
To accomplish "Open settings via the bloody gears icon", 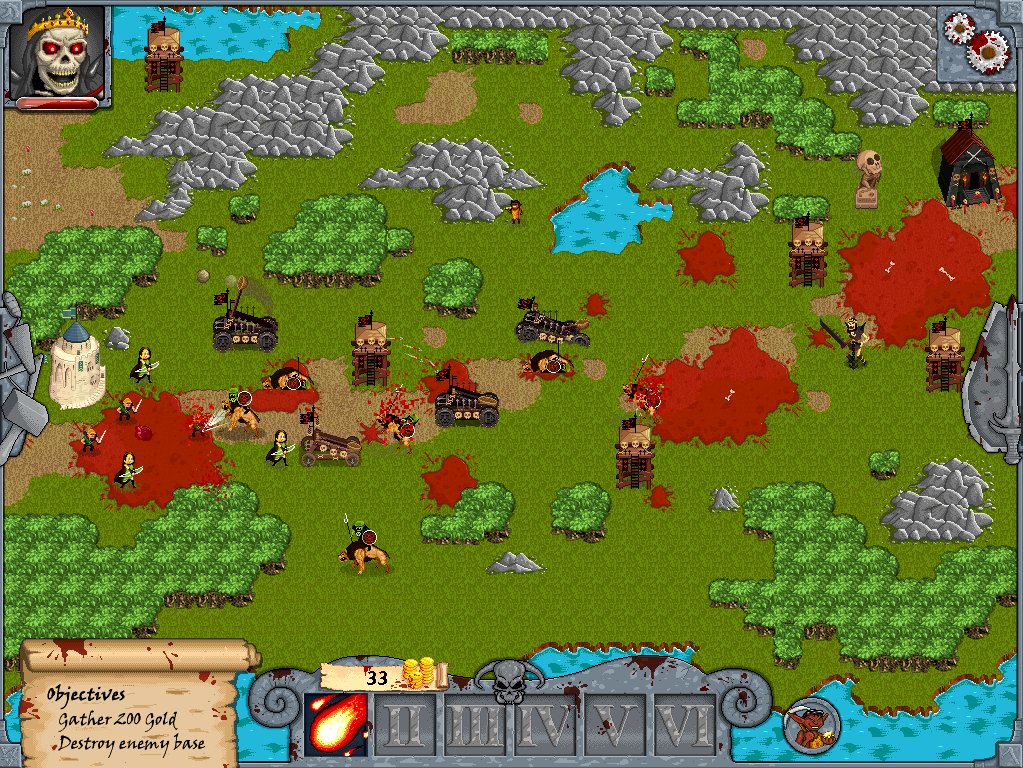I will point(978,41).
